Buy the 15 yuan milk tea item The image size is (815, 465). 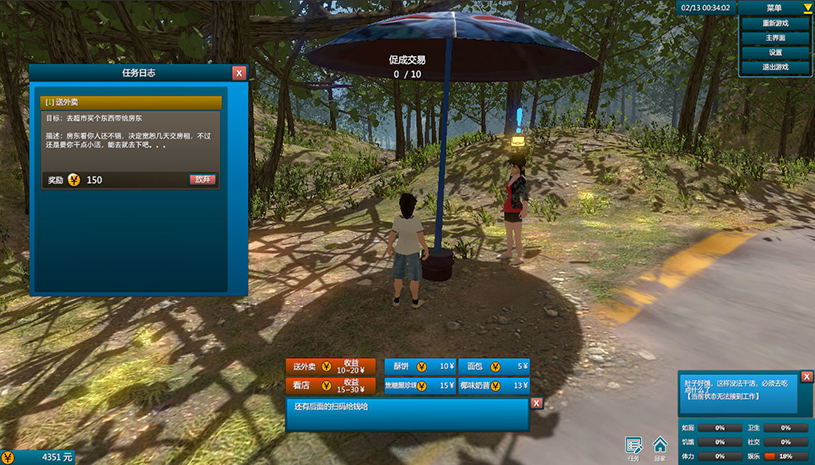[419, 386]
